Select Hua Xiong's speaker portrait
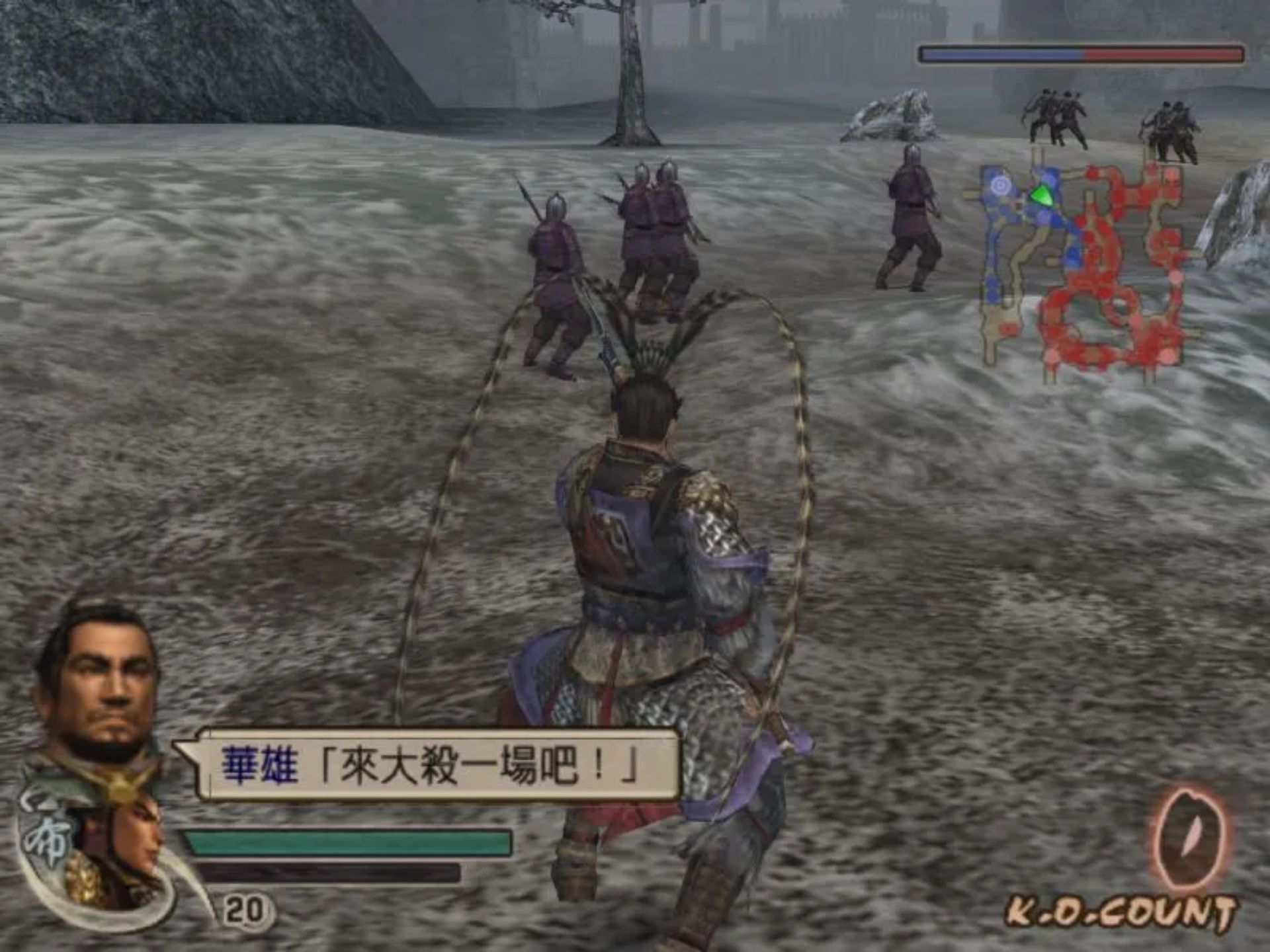This screenshot has width=1270, height=952. click(x=99, y=688)
